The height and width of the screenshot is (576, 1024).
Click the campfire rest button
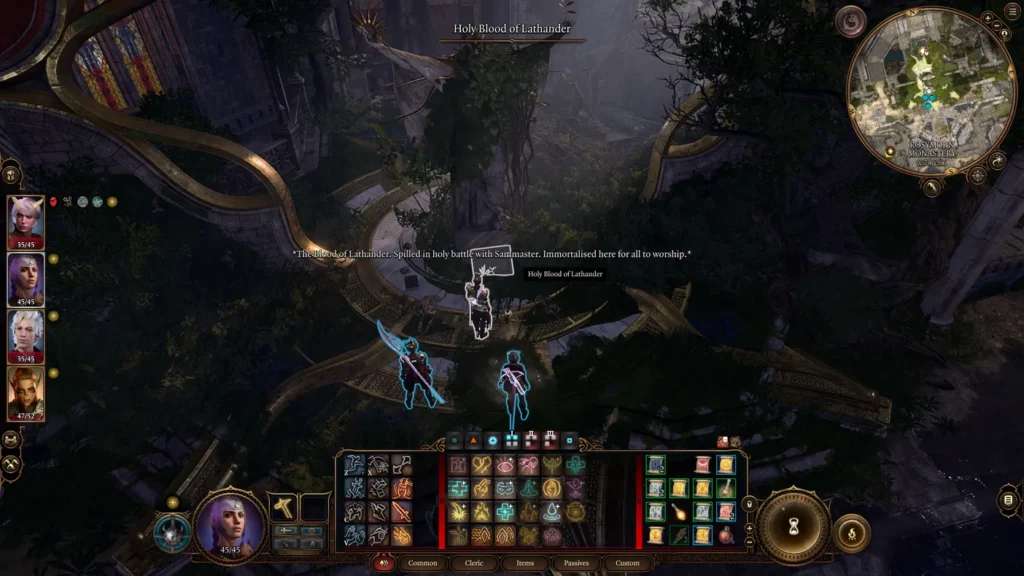[x=851, y=532]
